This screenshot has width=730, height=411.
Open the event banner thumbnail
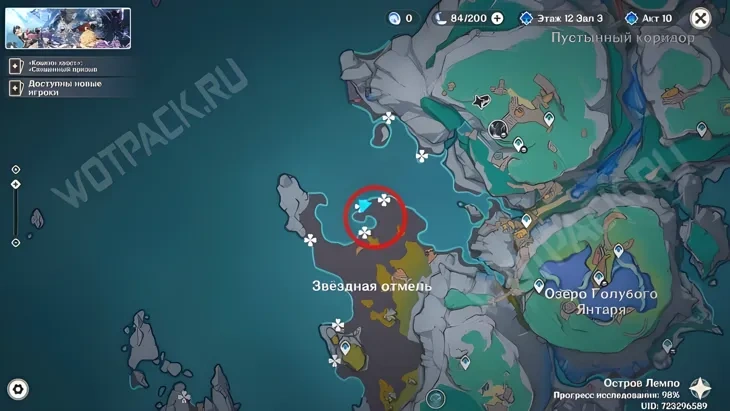tap(68, 28)
